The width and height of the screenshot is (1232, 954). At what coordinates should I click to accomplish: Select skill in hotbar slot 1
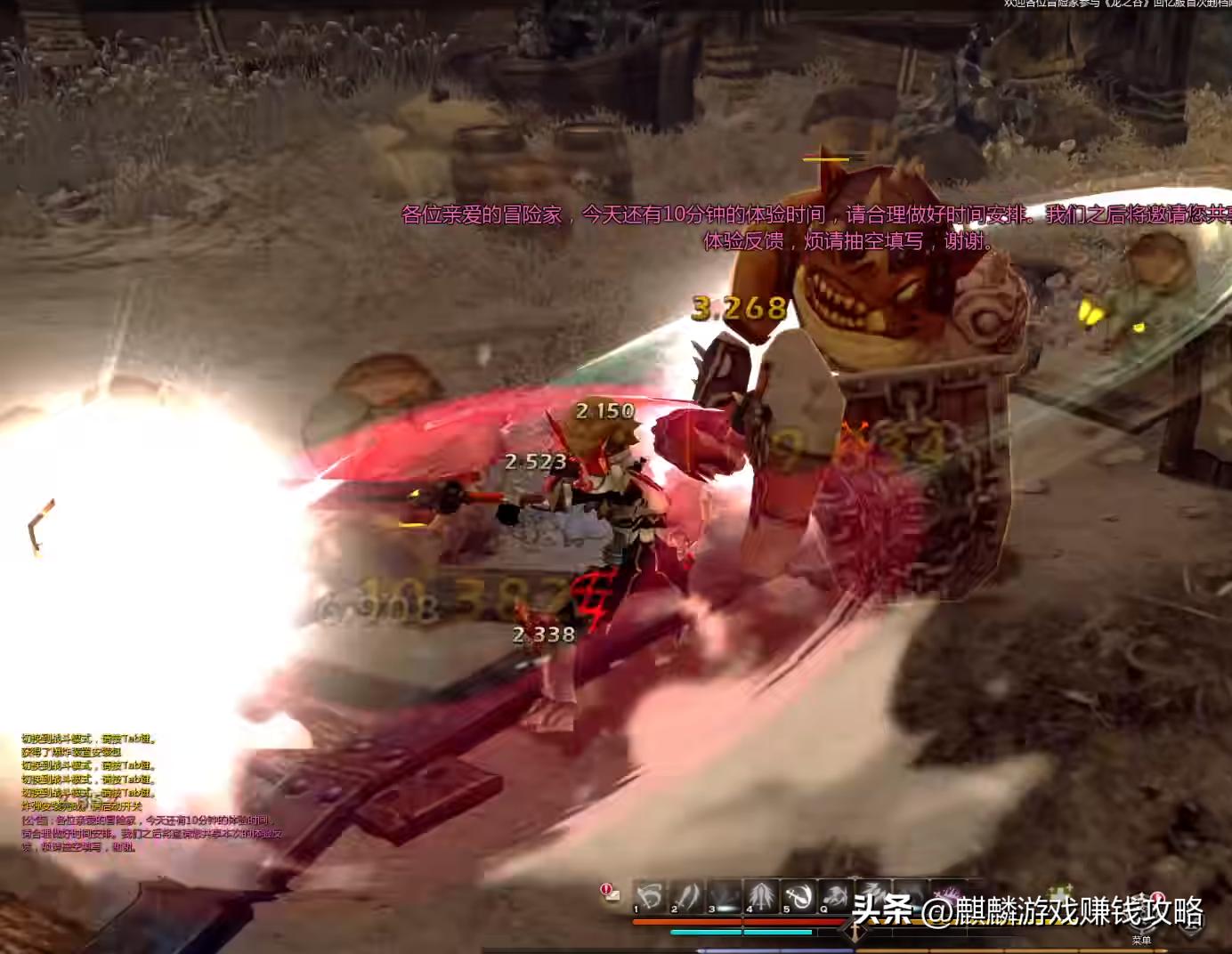[652, 893]
